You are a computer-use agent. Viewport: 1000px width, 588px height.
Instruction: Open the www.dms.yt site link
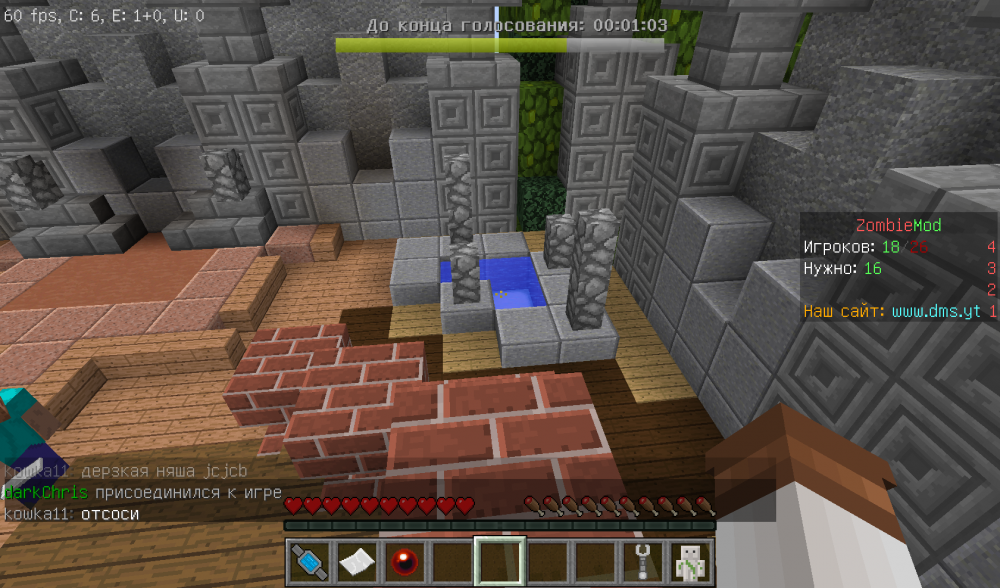pyautogui.click(x=936, y=312)
